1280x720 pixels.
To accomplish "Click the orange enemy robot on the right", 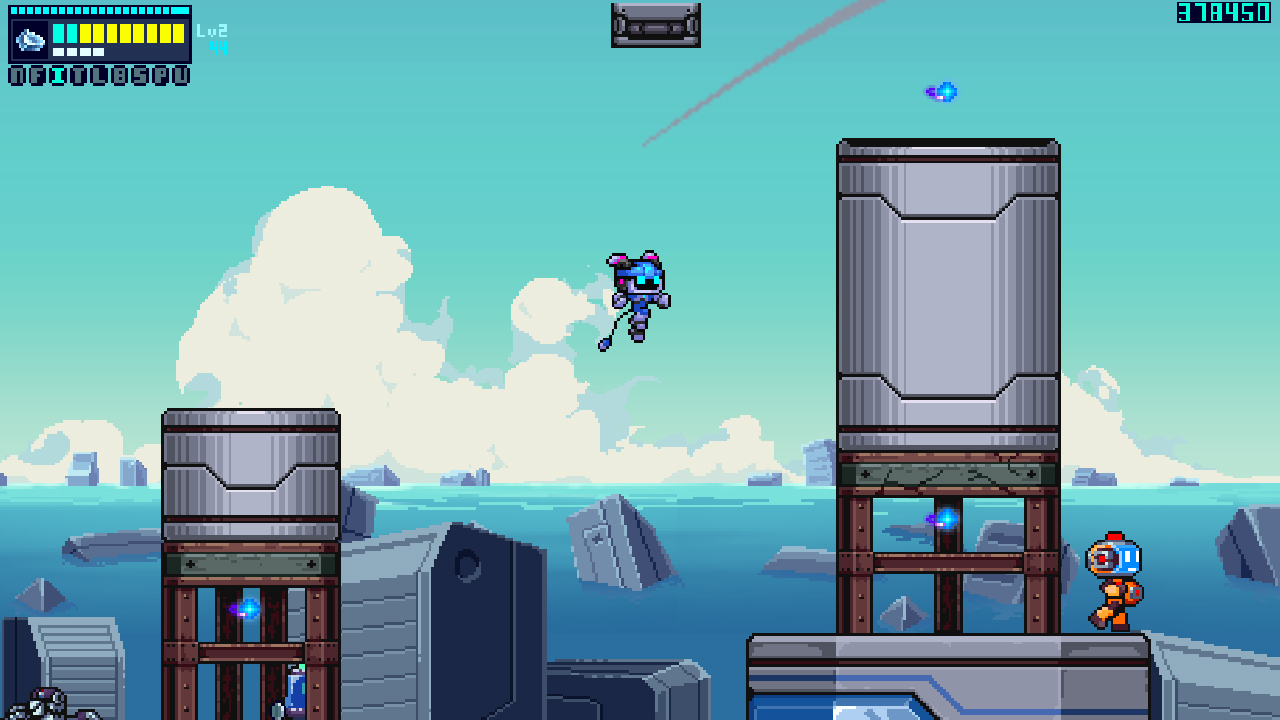I will [x=1115, y=580].
